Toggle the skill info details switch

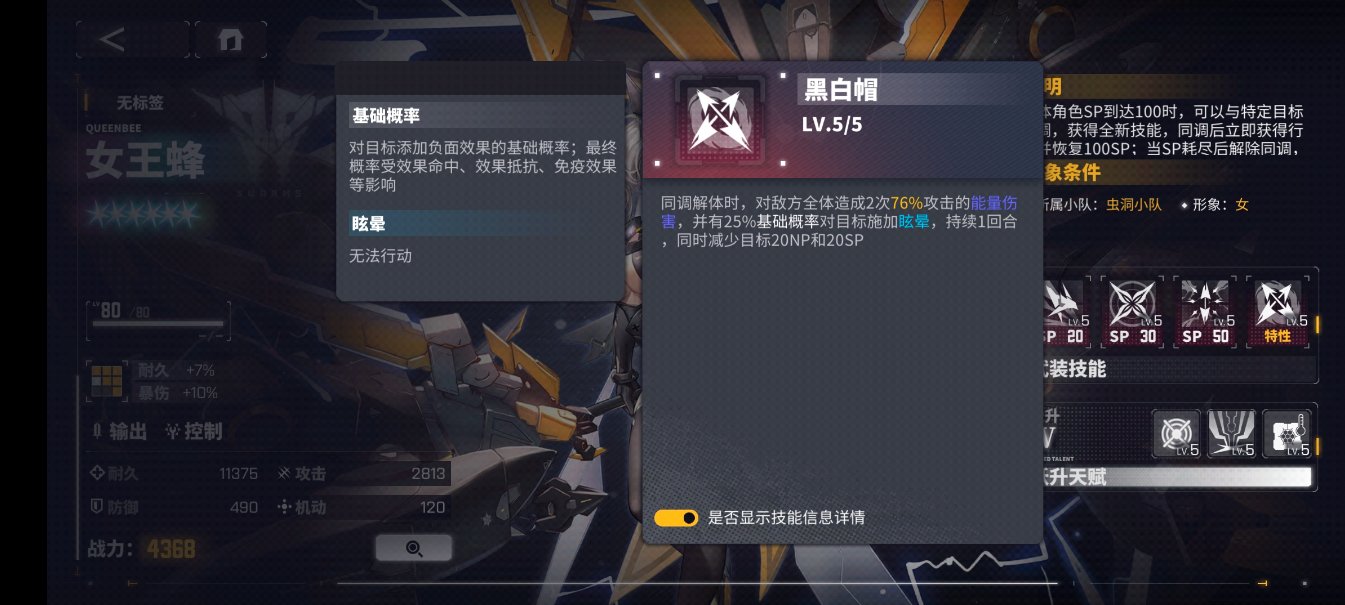point(676,518)
